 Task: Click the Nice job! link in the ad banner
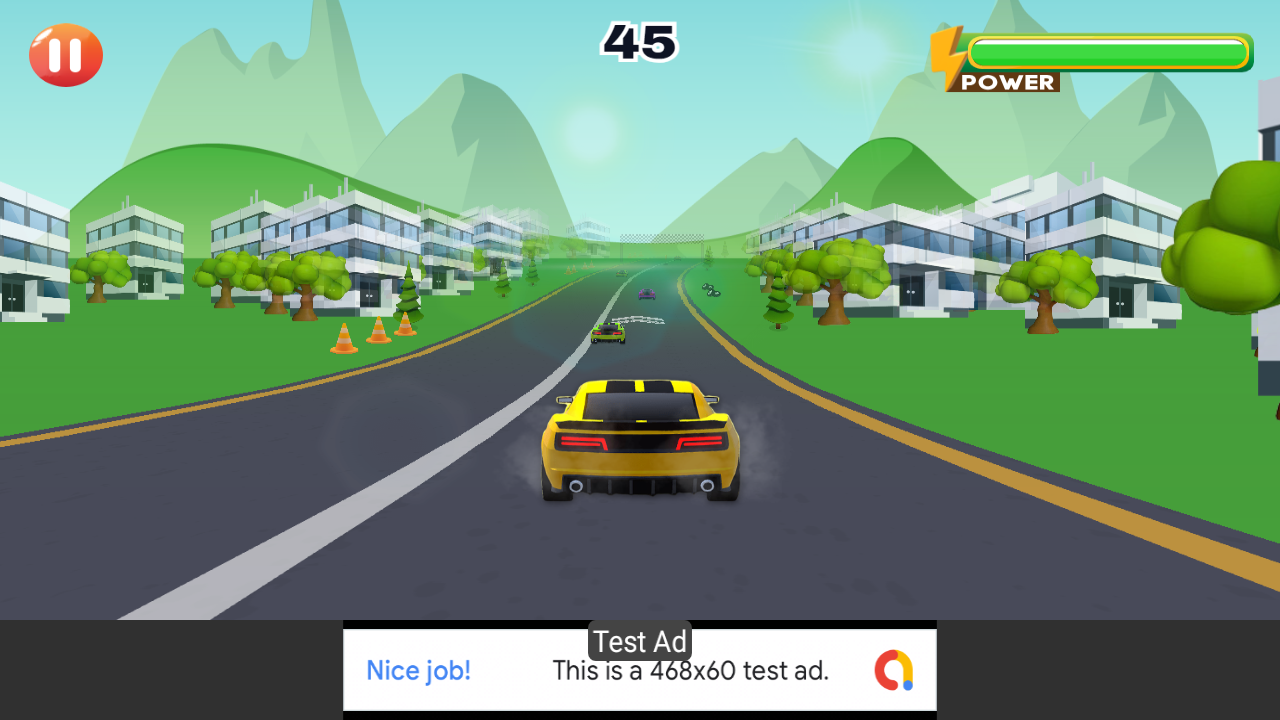[418, 671]
